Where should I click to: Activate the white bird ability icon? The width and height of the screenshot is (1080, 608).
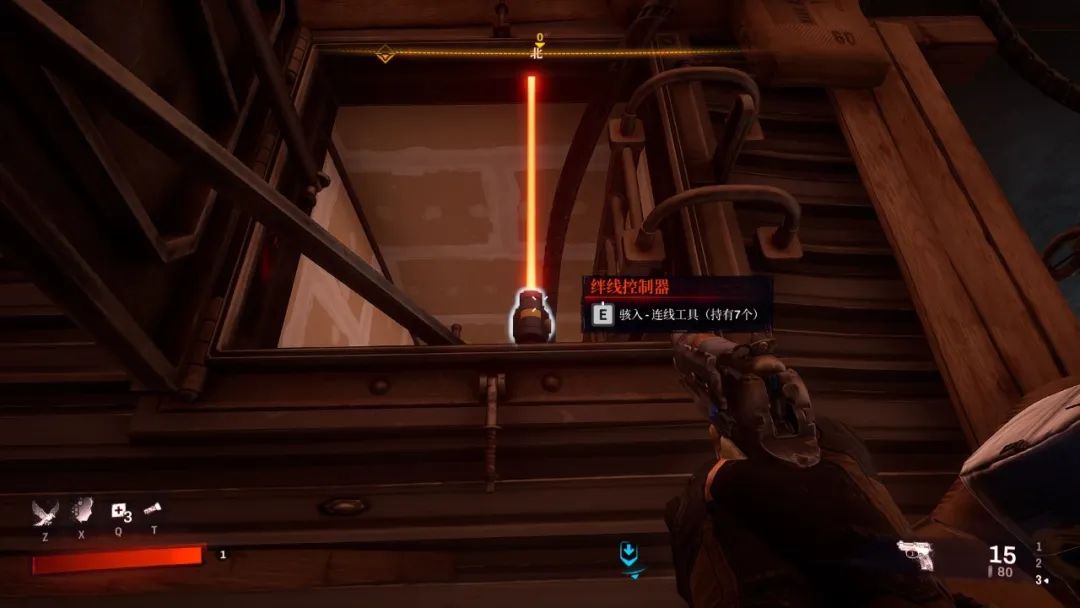tap(46, 511)
